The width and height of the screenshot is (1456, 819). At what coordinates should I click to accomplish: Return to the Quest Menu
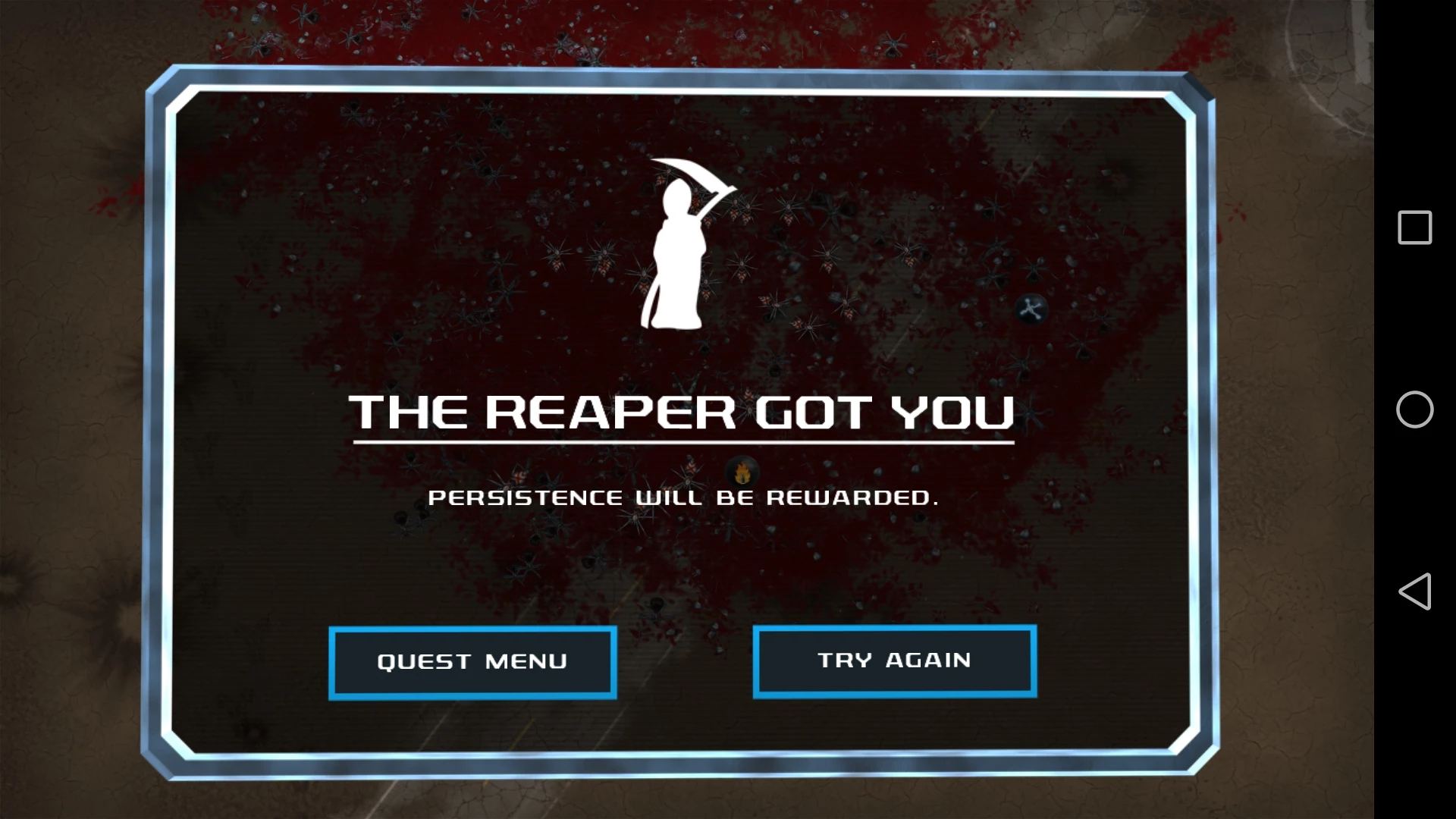point(472,662)
